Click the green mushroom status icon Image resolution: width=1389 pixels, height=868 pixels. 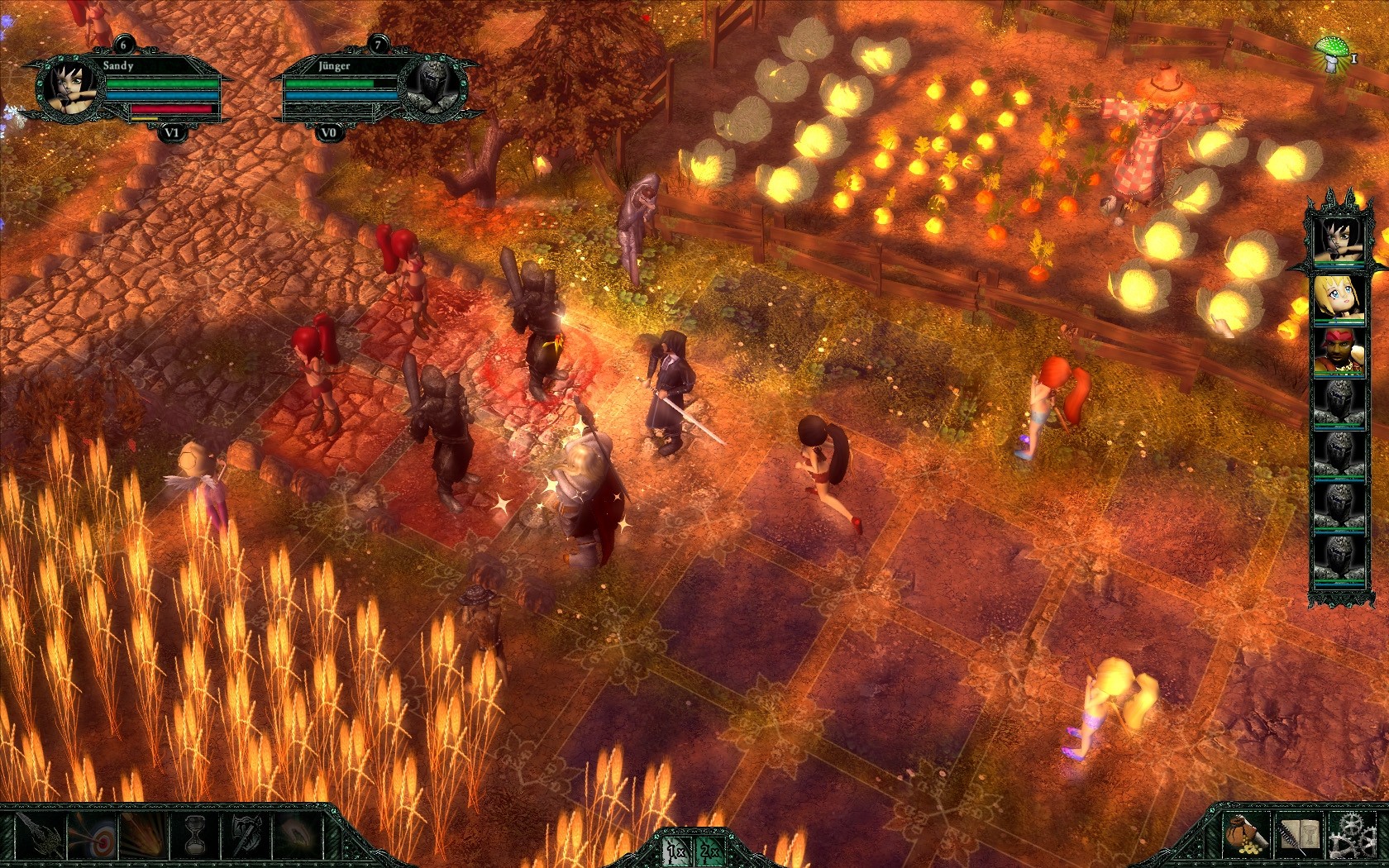pyautogui.click(x=1331, y=52)
